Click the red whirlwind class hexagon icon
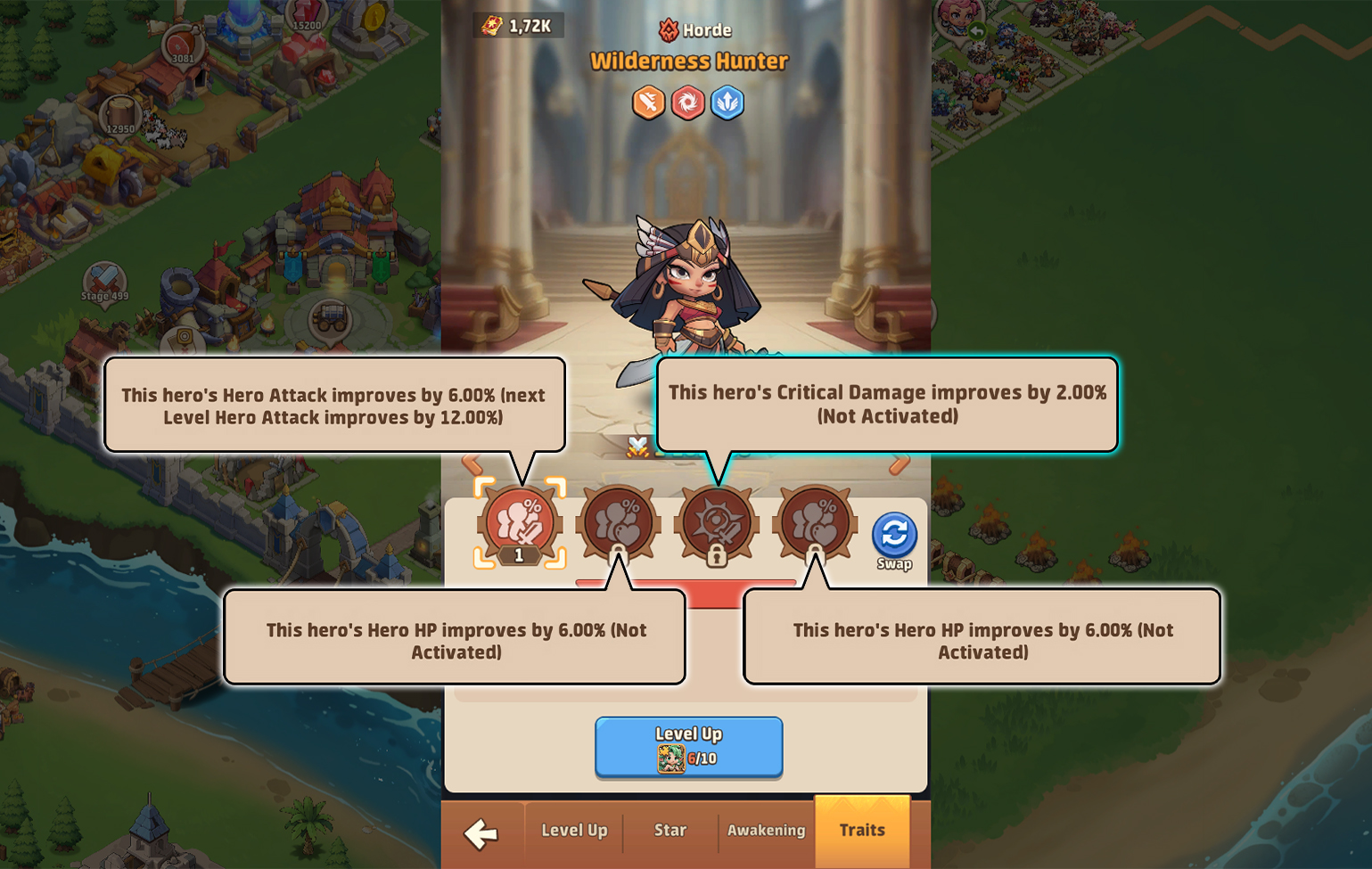1372x869 pixels. click(x=686, y=102)
